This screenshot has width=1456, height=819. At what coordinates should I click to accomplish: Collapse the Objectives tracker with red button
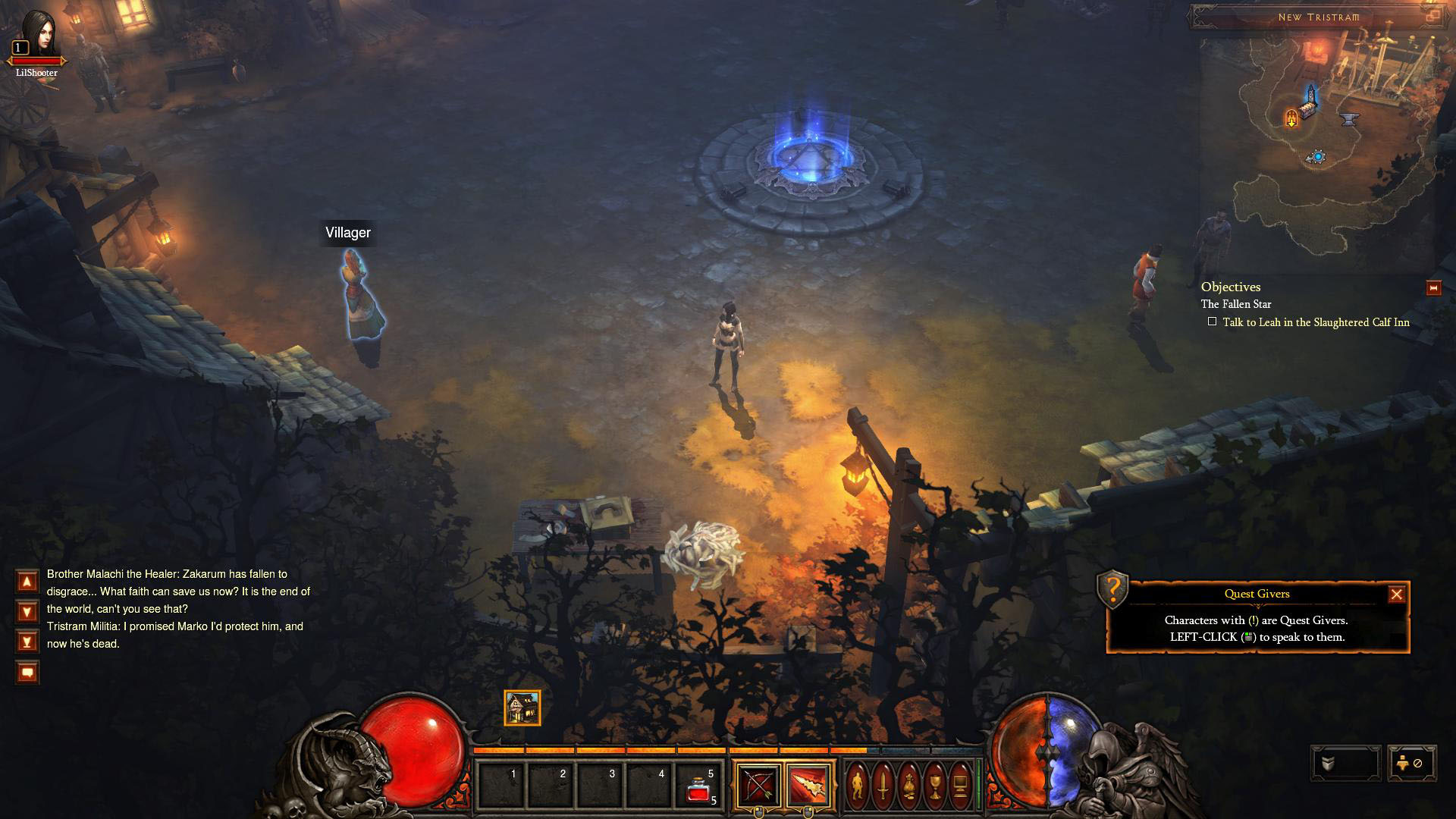tap(1433, 288)
